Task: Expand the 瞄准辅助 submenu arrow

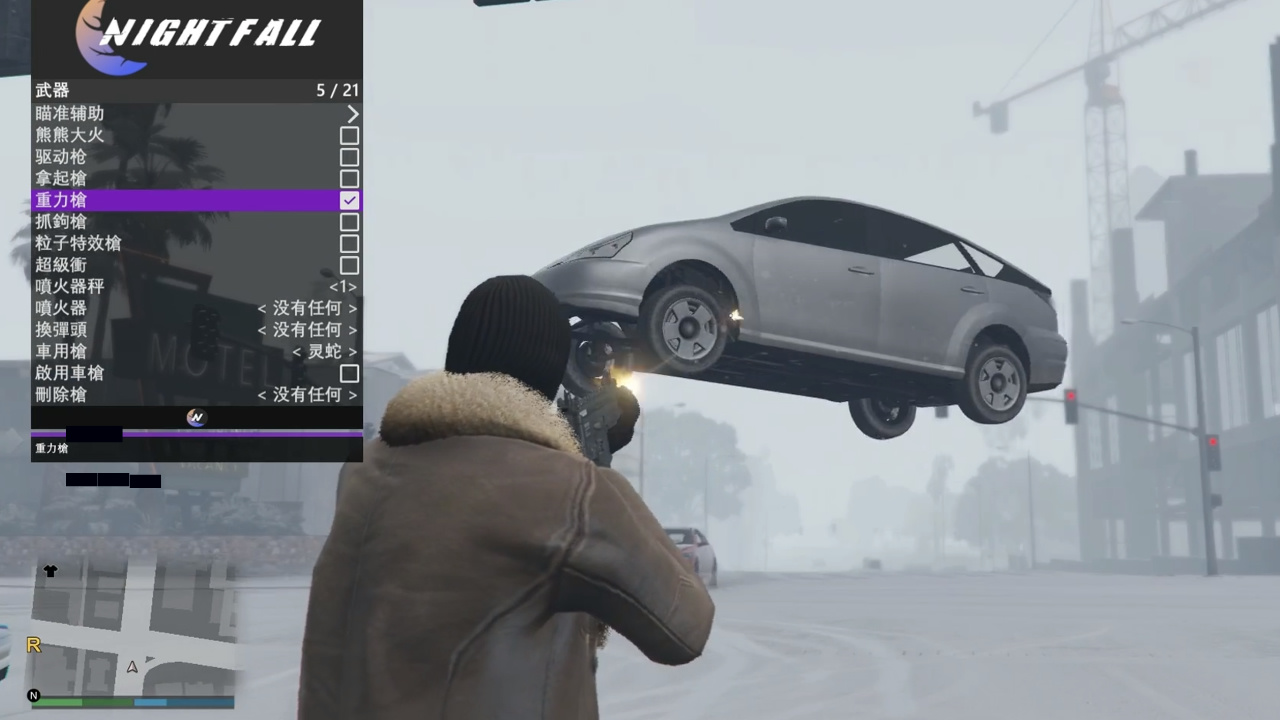Action: tap(352, 113)
